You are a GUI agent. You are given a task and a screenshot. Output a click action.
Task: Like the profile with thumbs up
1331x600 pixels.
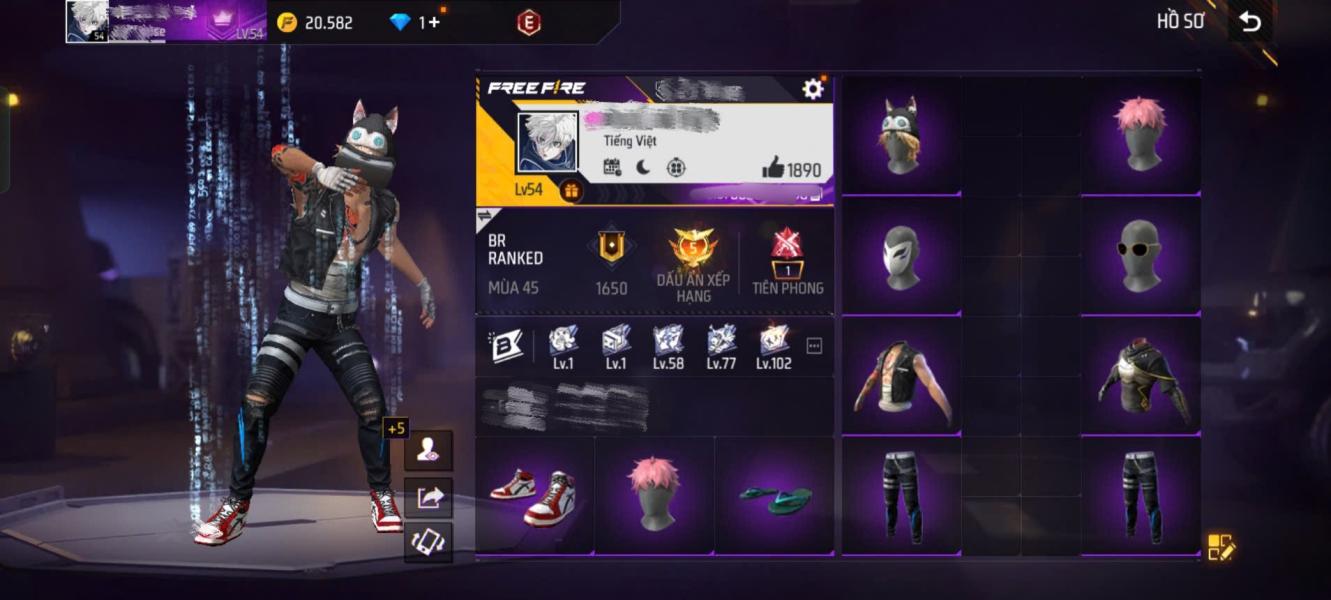click(x=774, y=169)
